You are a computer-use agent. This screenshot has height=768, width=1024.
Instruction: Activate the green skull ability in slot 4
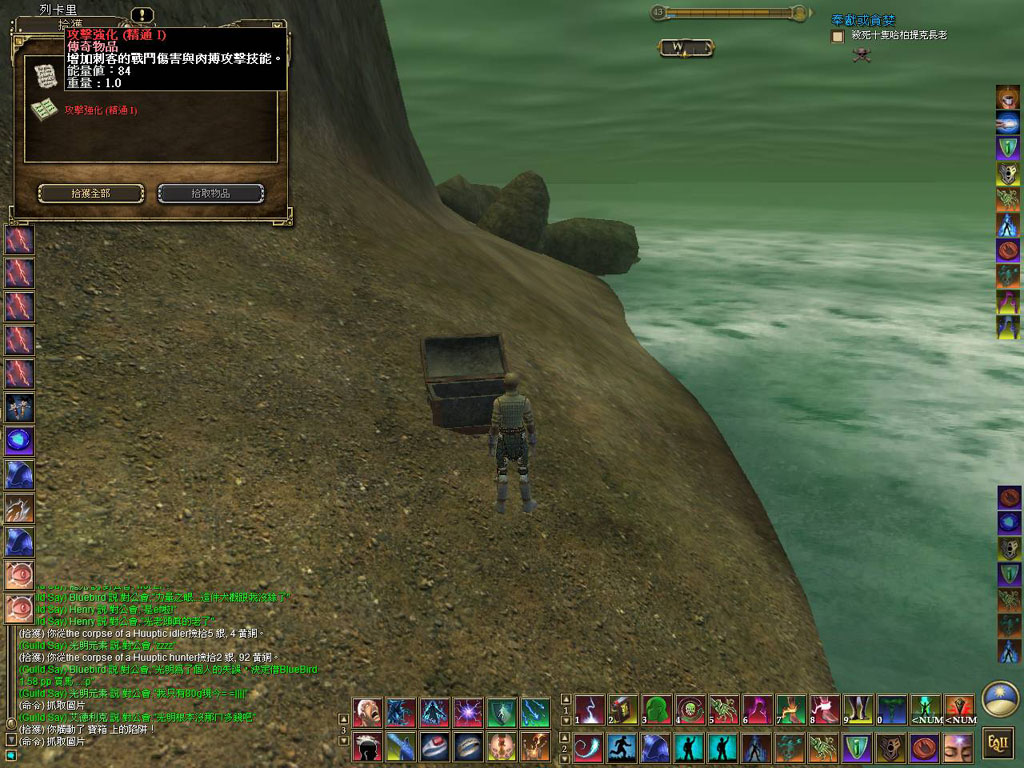691,711
